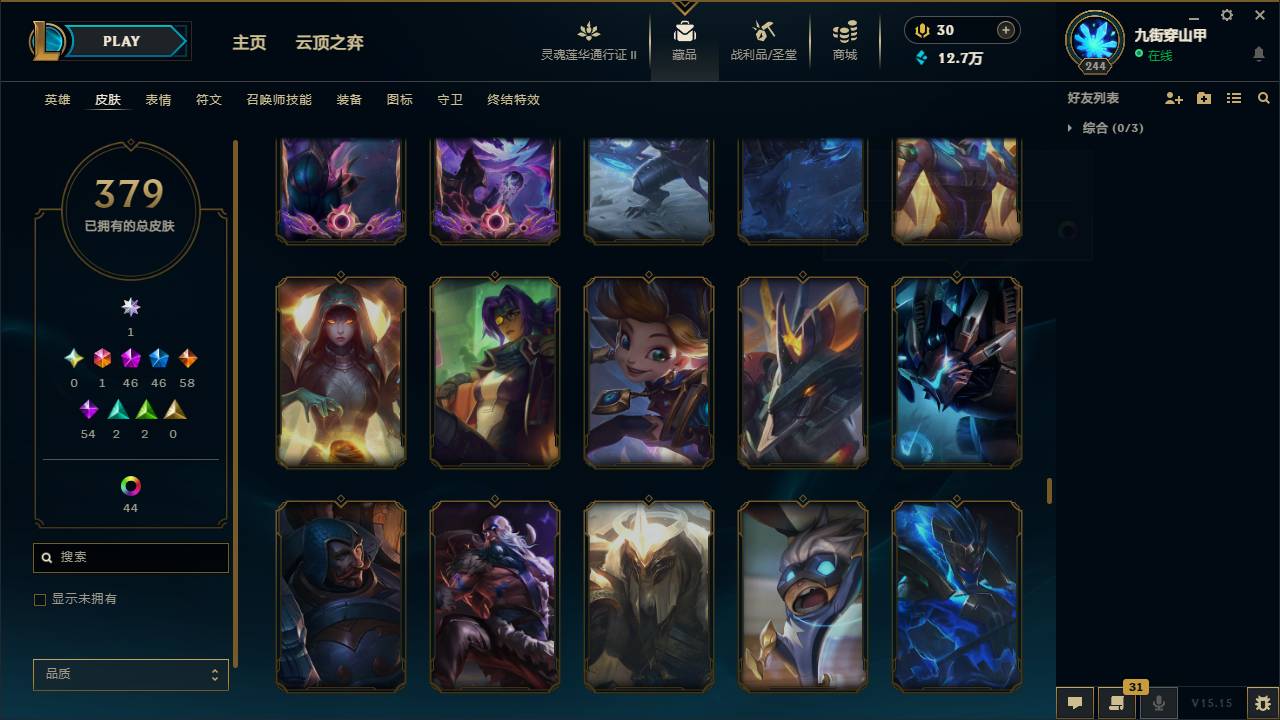
Task: Open the 品质 filter dropdown
Action: [x=130, y=674]
